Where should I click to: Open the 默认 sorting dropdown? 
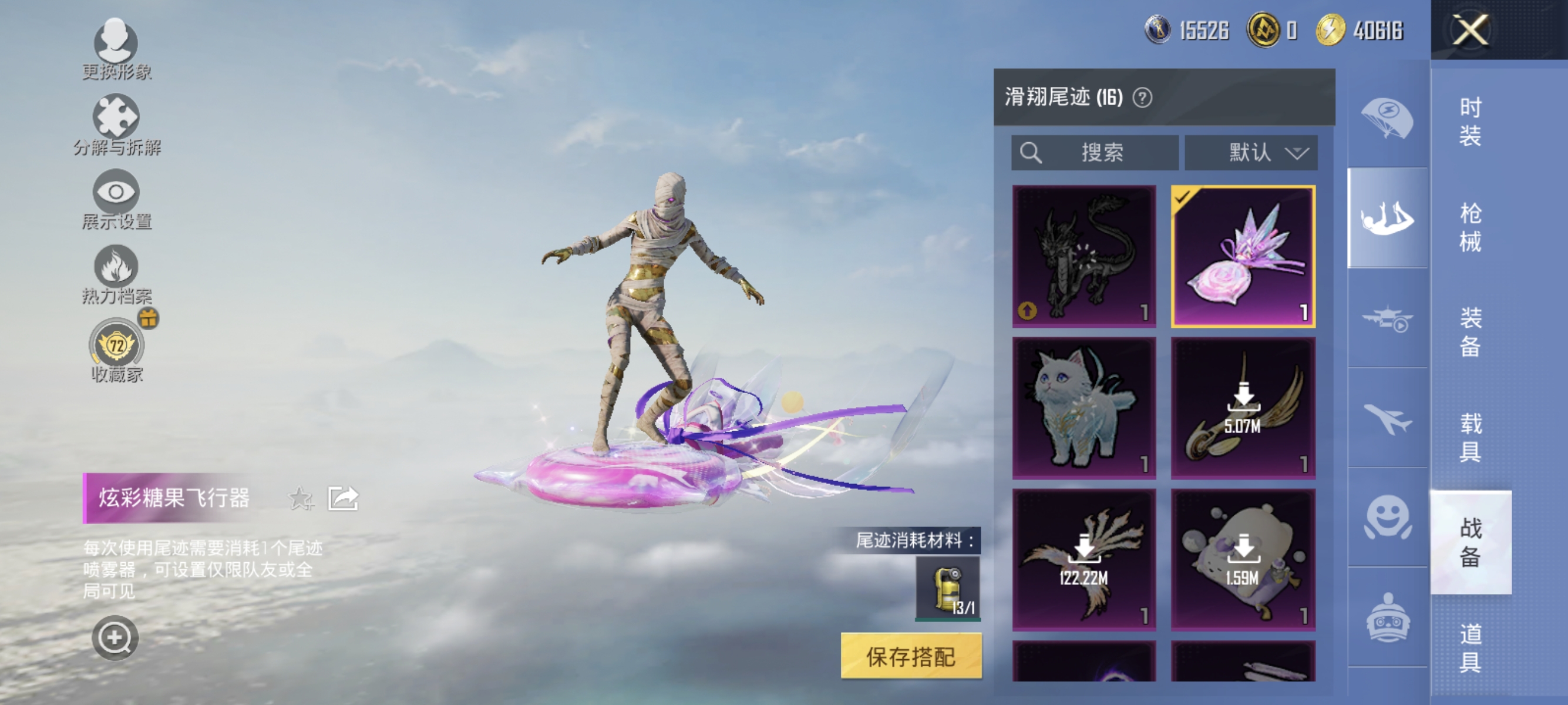(1251, 153)
